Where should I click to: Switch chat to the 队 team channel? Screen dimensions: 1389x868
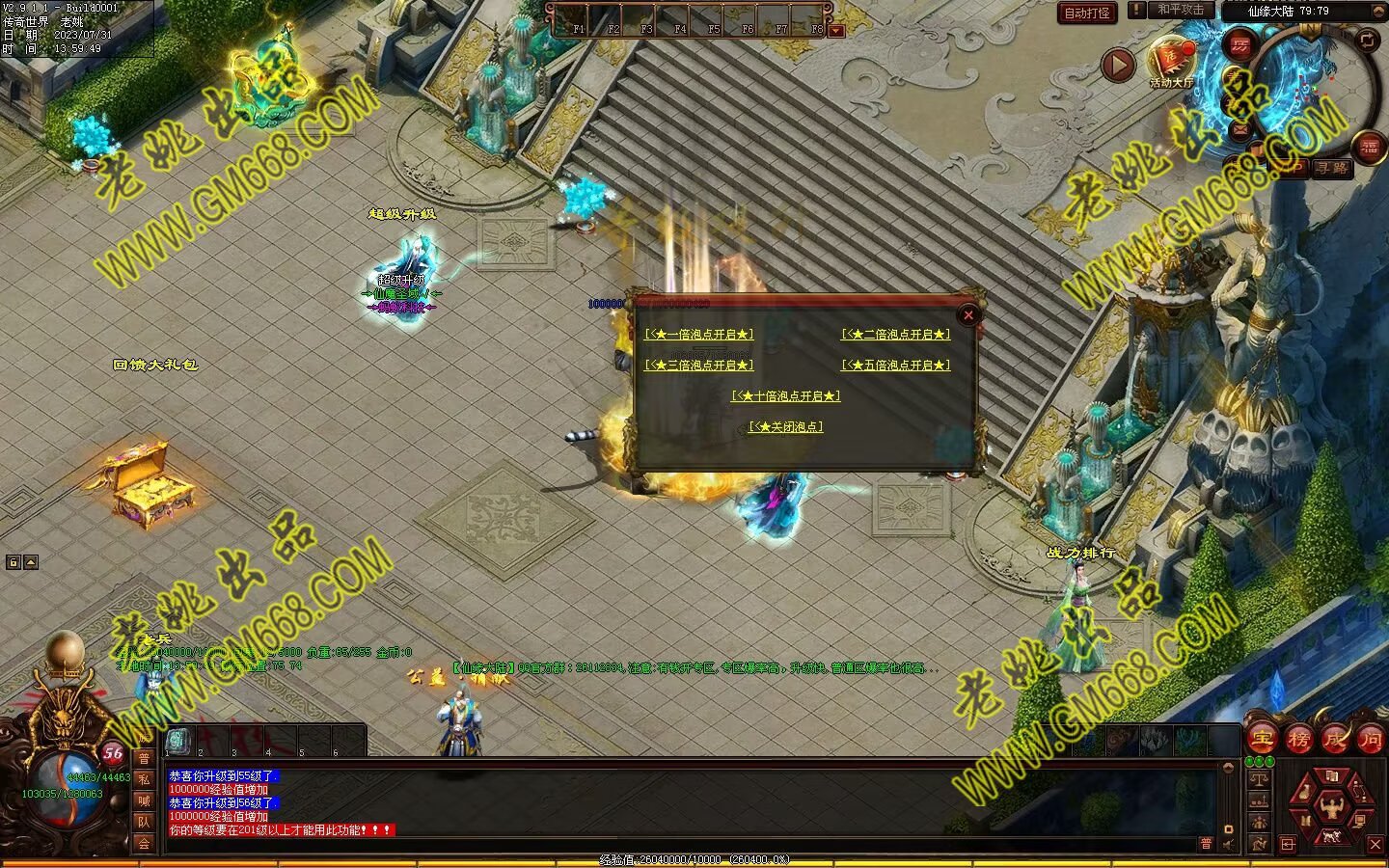tap(144, 822)
